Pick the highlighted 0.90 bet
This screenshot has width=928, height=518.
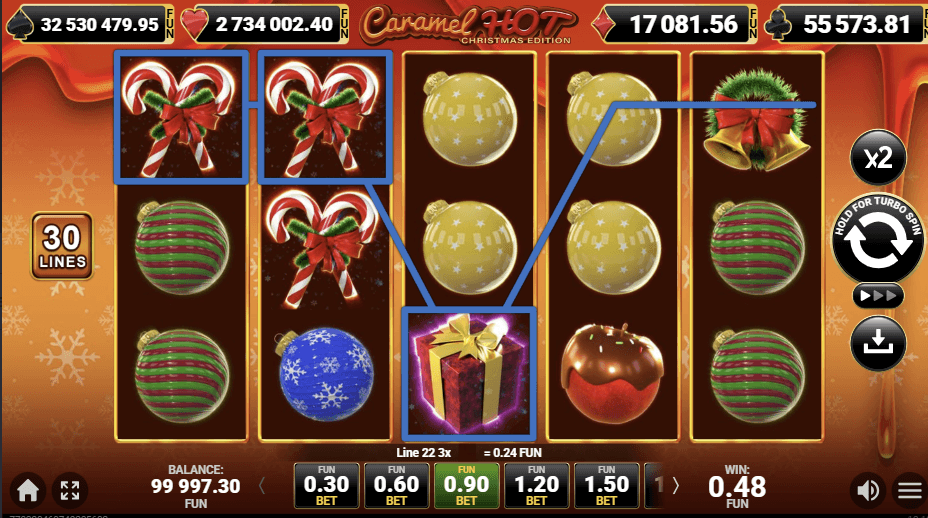[466, 485]
